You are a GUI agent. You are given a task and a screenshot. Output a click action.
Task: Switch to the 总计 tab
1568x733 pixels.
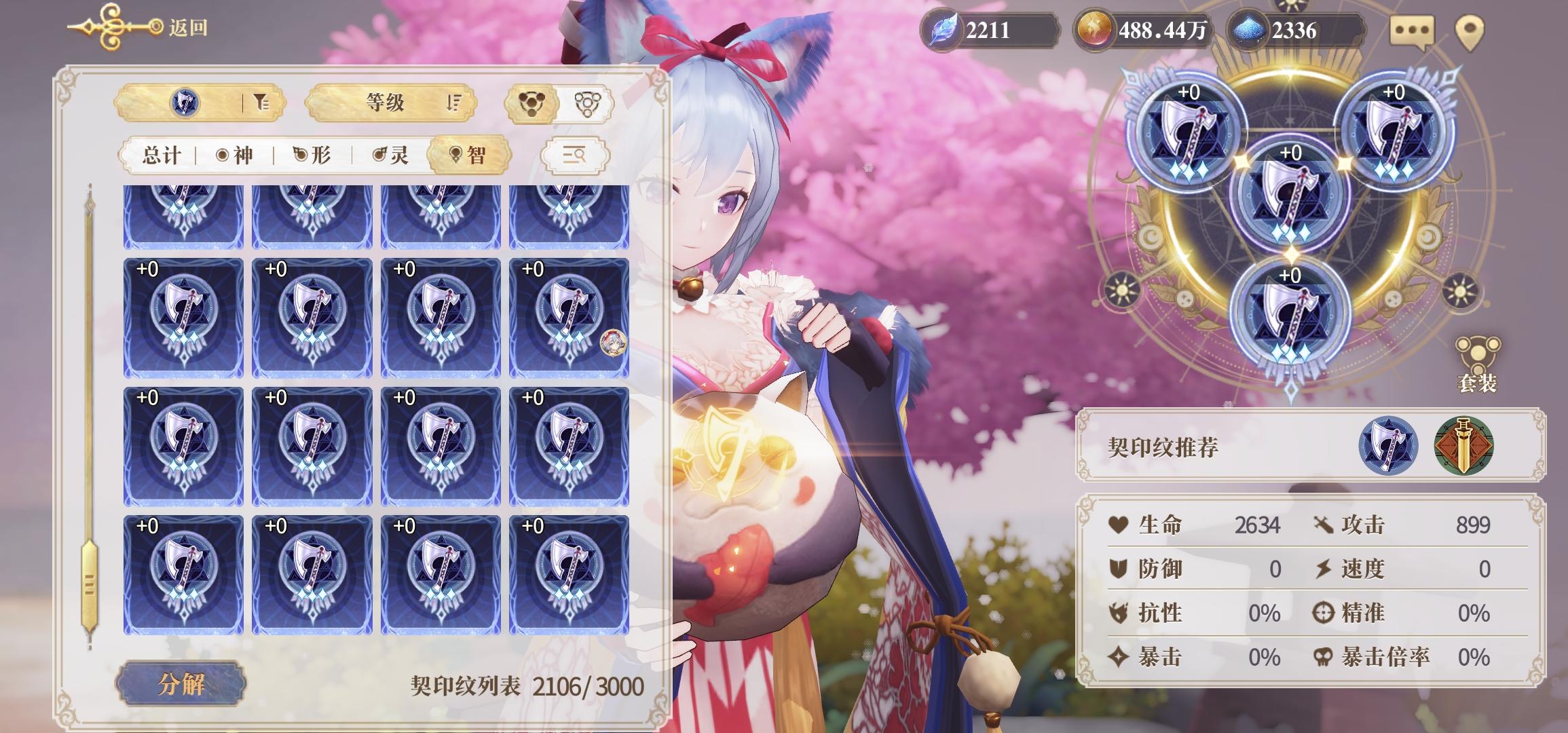pyautogui.click(x=162, y=155)
